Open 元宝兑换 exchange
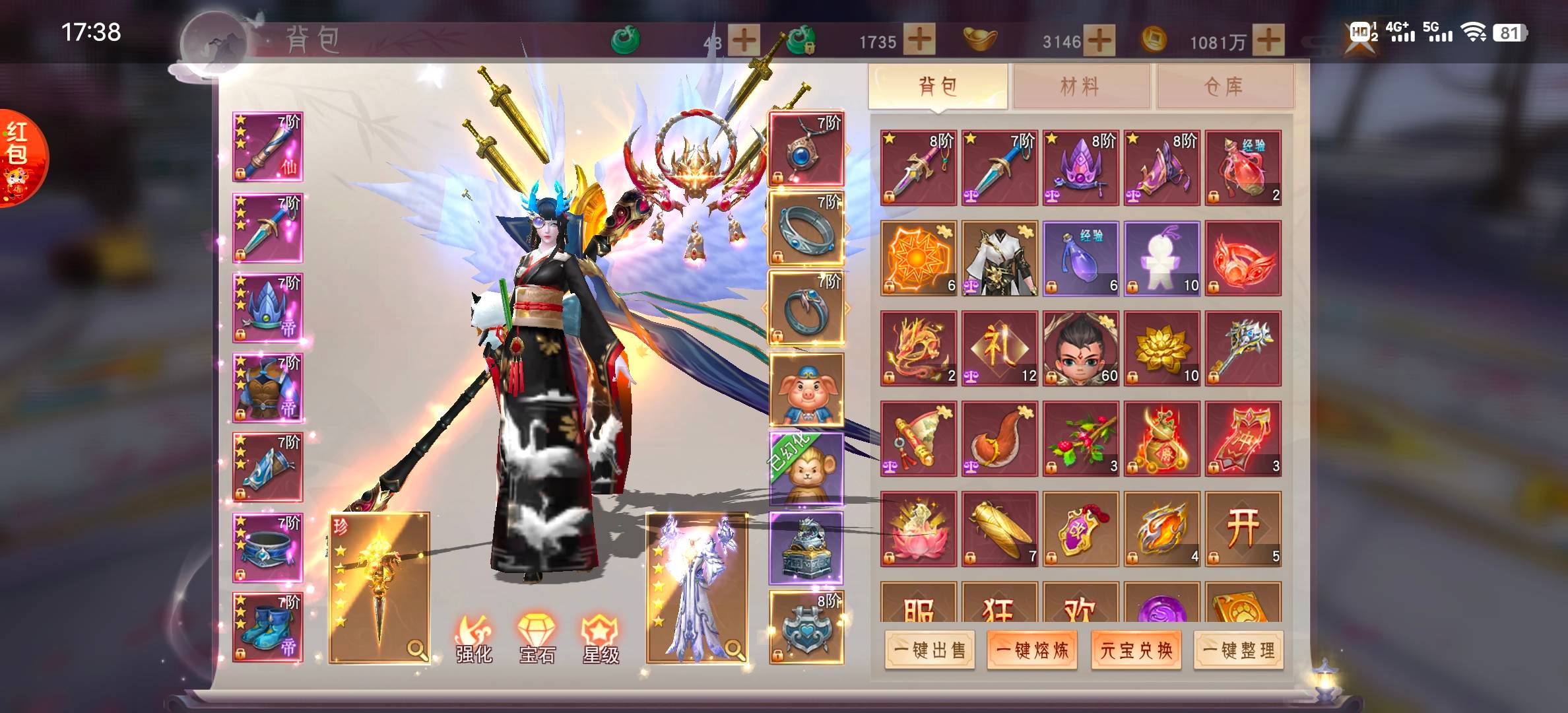The height and width of the screenshot is (713, 1568). tap(1136, 651)
